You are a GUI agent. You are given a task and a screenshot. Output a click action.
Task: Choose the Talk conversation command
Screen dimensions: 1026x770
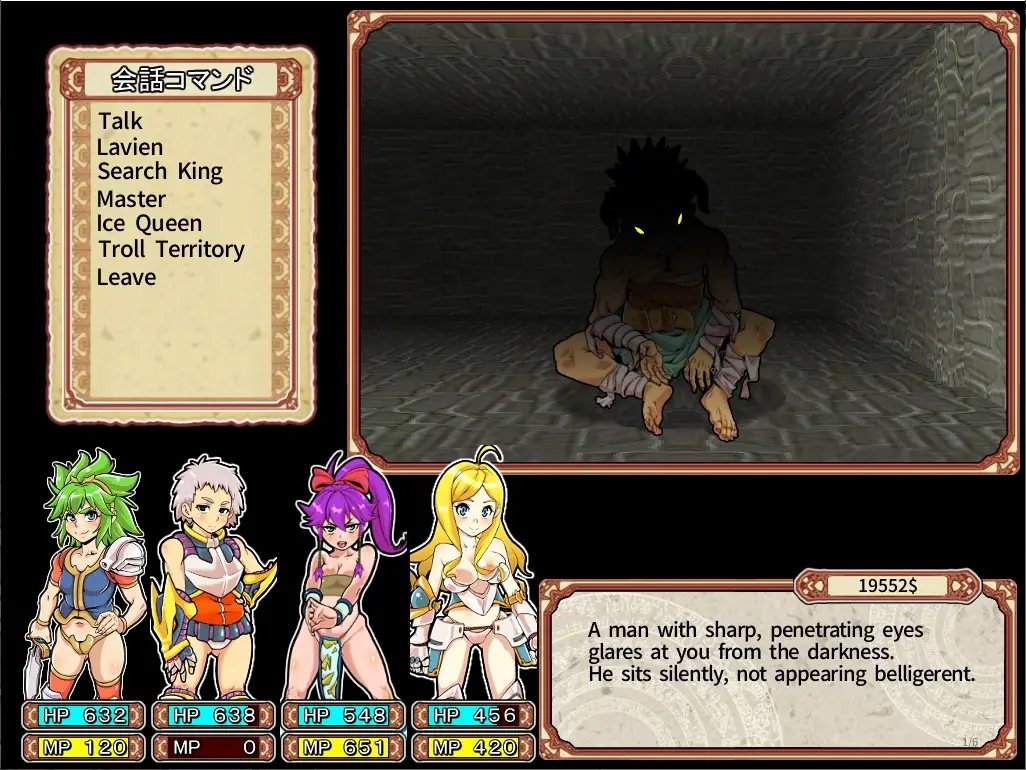121,121
